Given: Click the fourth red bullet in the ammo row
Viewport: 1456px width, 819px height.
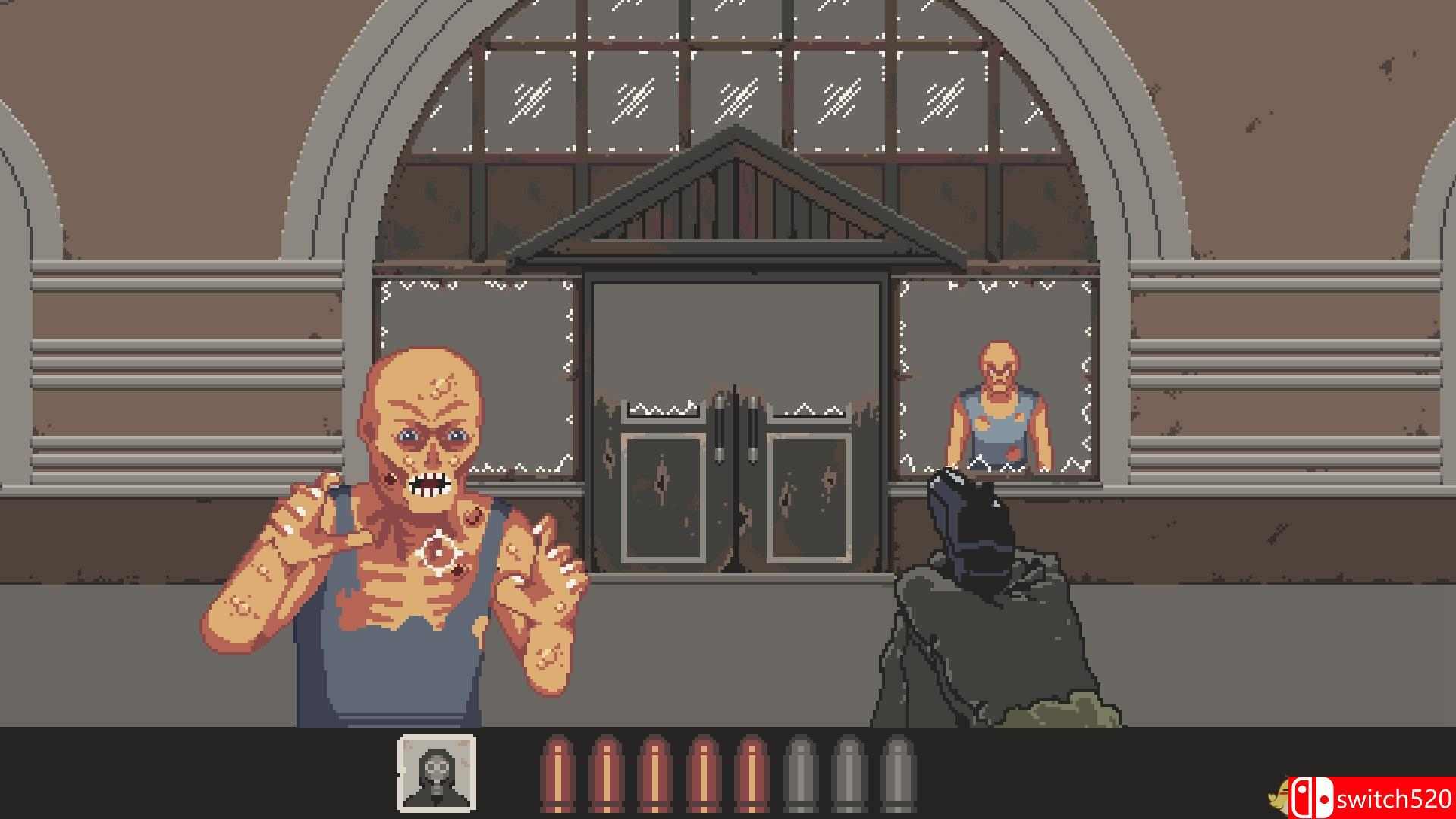Looking at the screenshot, I should 705,773.
